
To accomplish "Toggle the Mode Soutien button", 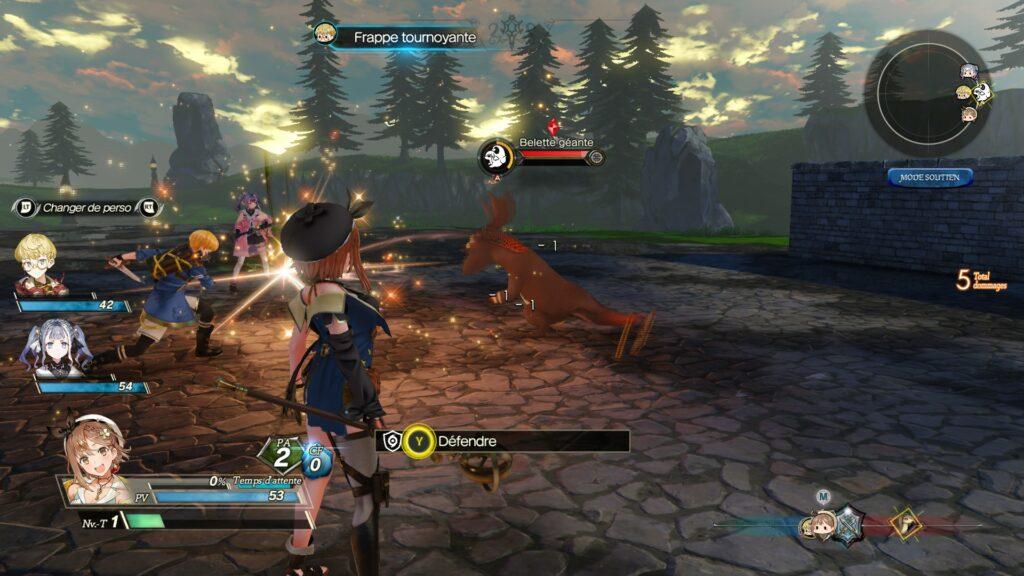I will pyautogui.click(x=929, y=177).
